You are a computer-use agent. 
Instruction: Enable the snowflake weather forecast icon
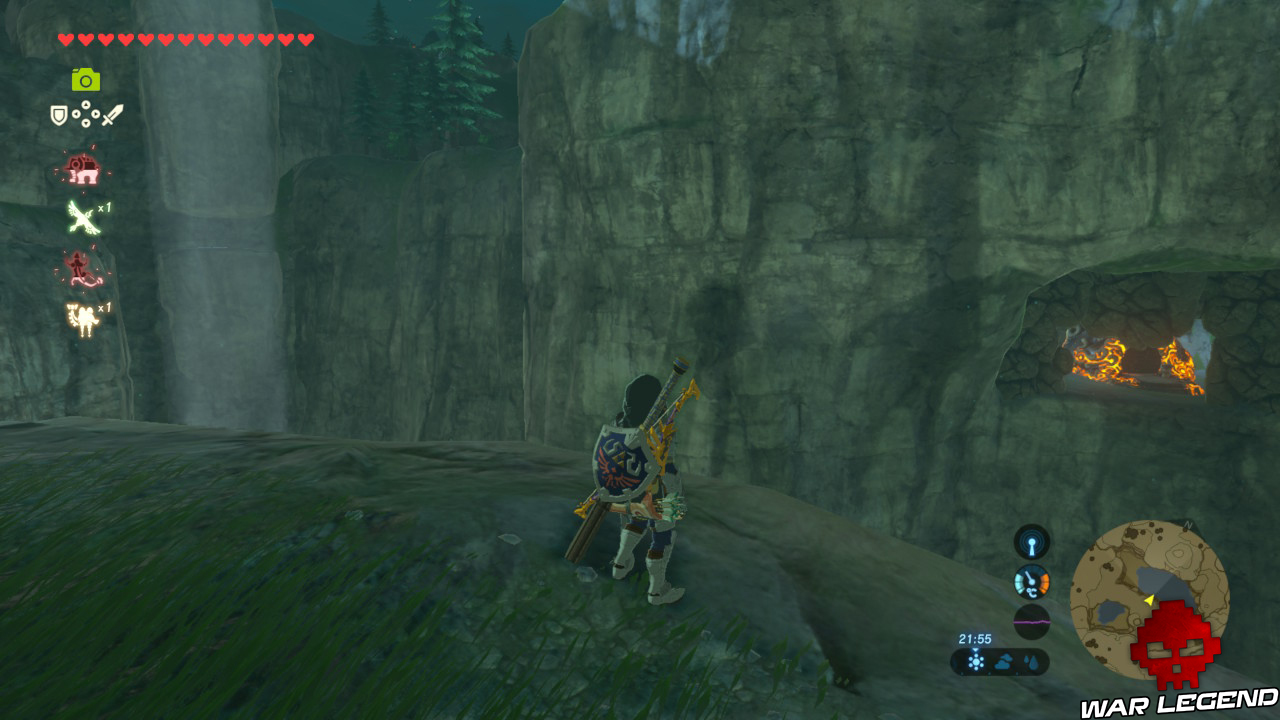(x=976, y=662)
